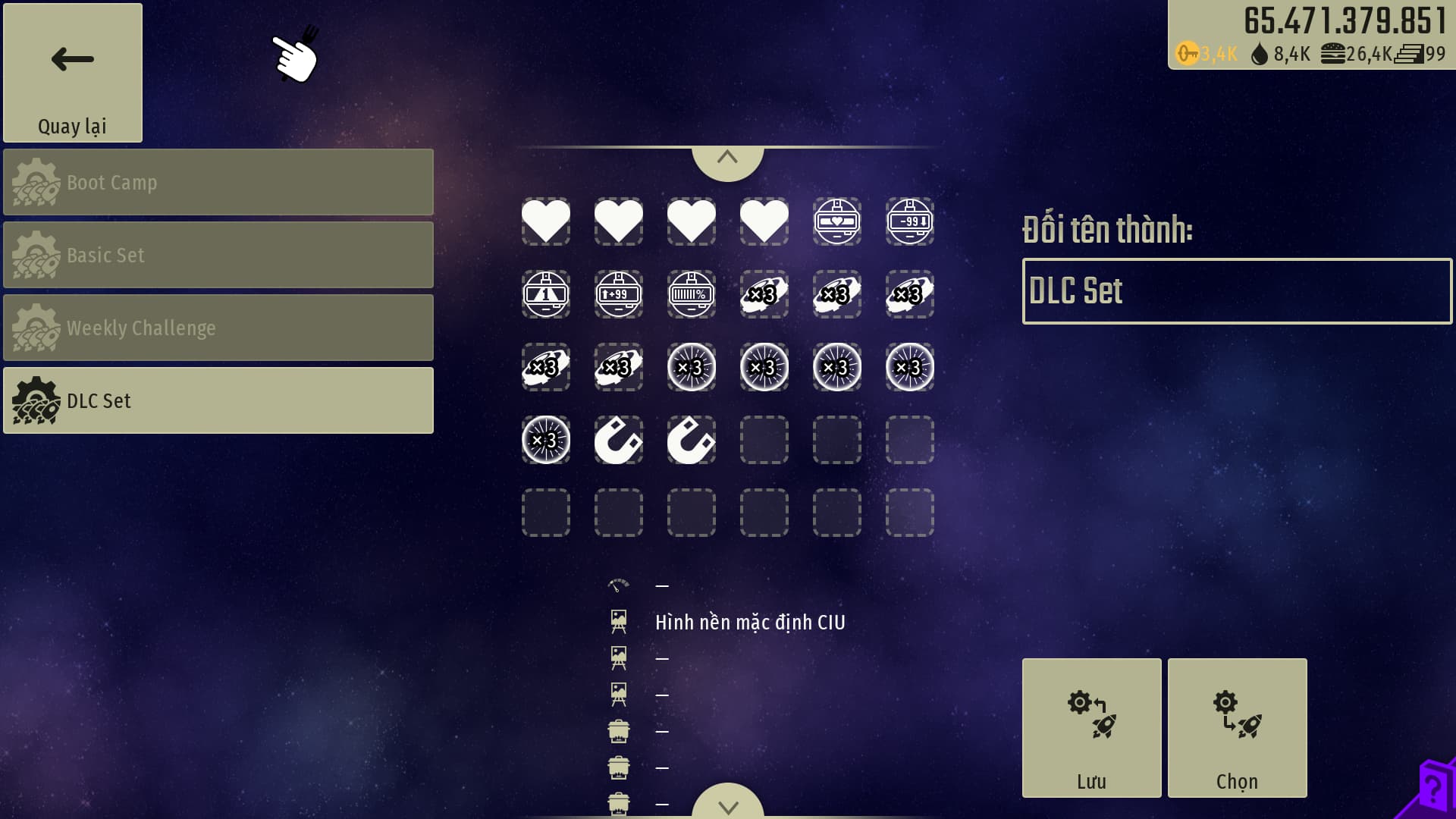Open the Weekly Challenge loadout
Screen dimensions: 1456x819
[x=218, y=328]
